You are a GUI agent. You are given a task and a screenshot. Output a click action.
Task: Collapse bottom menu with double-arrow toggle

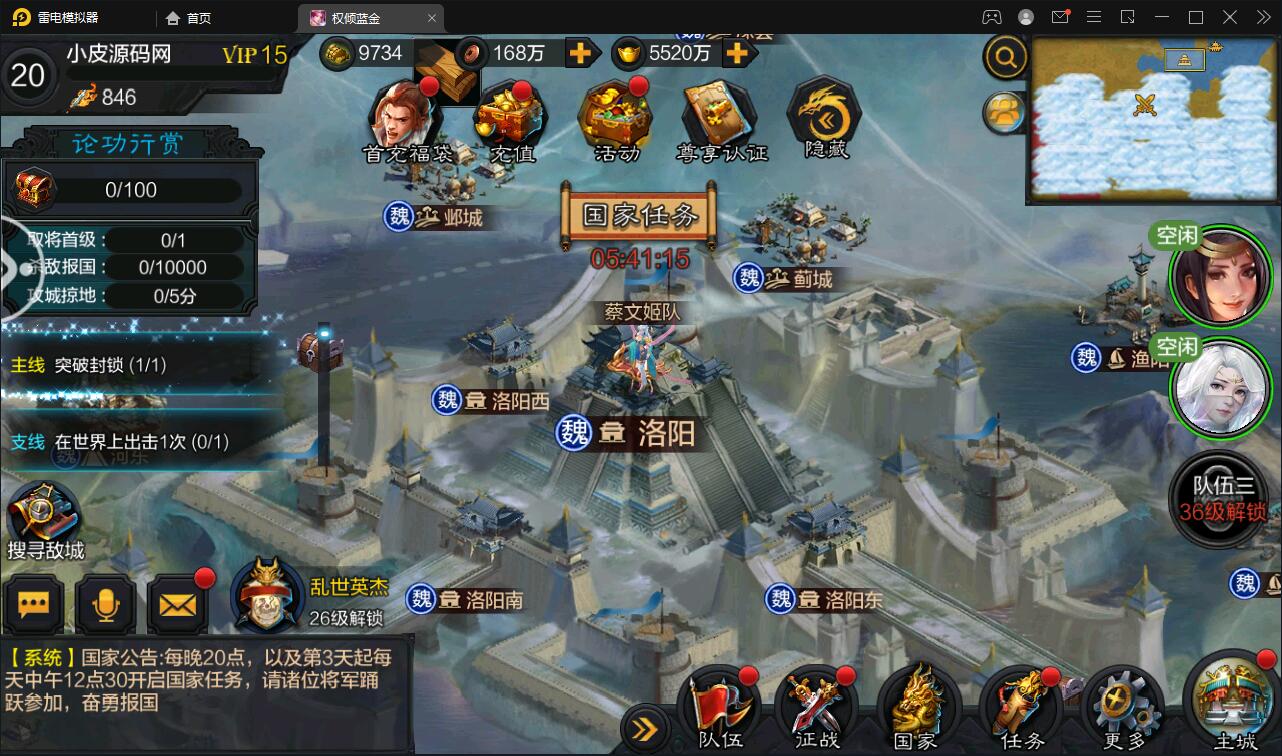pos(645,729)
